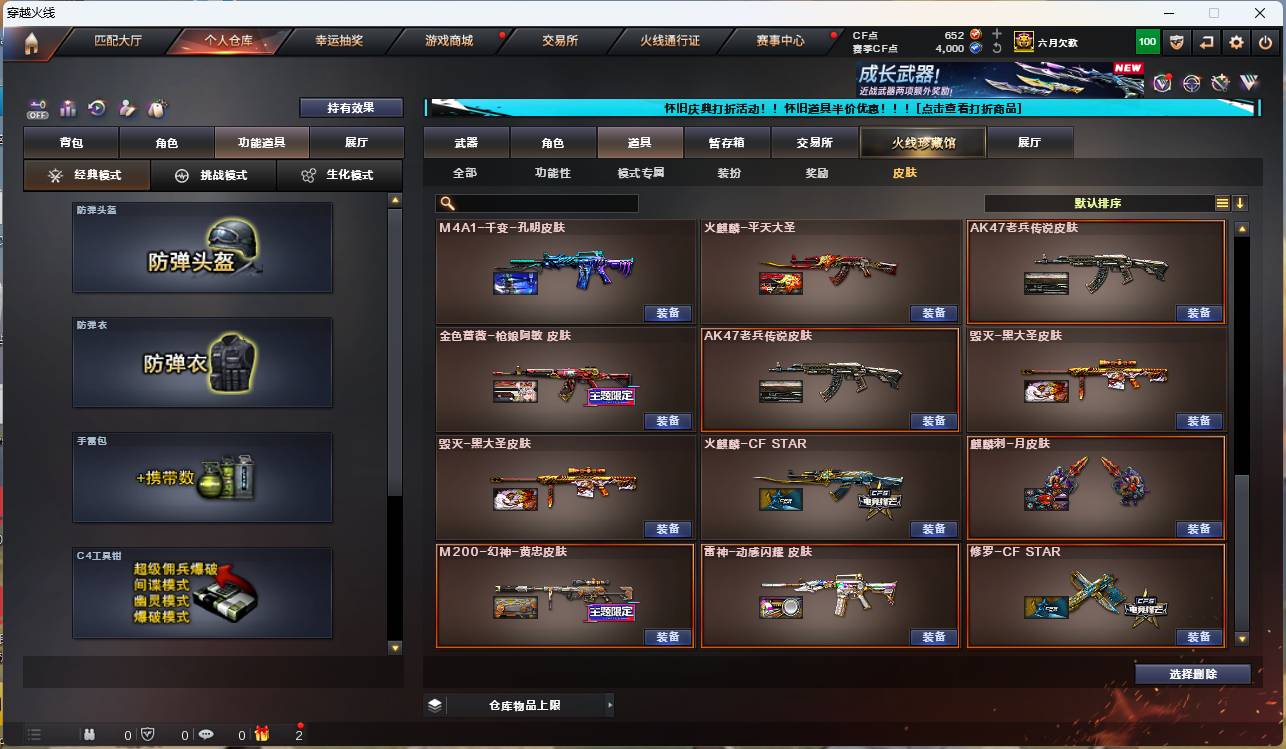
Task: Click the return arrow icon beside the gear
Action: (1207, 42)
